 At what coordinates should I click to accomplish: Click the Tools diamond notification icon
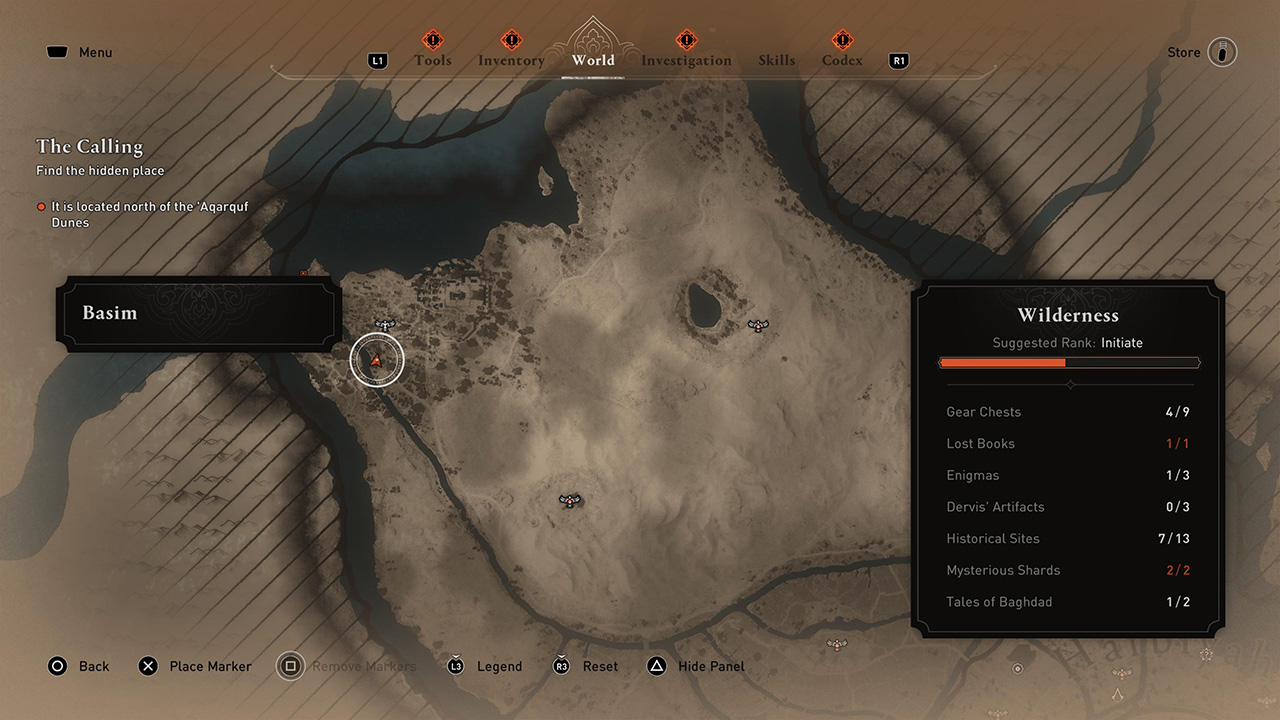(x=433, y=40)
